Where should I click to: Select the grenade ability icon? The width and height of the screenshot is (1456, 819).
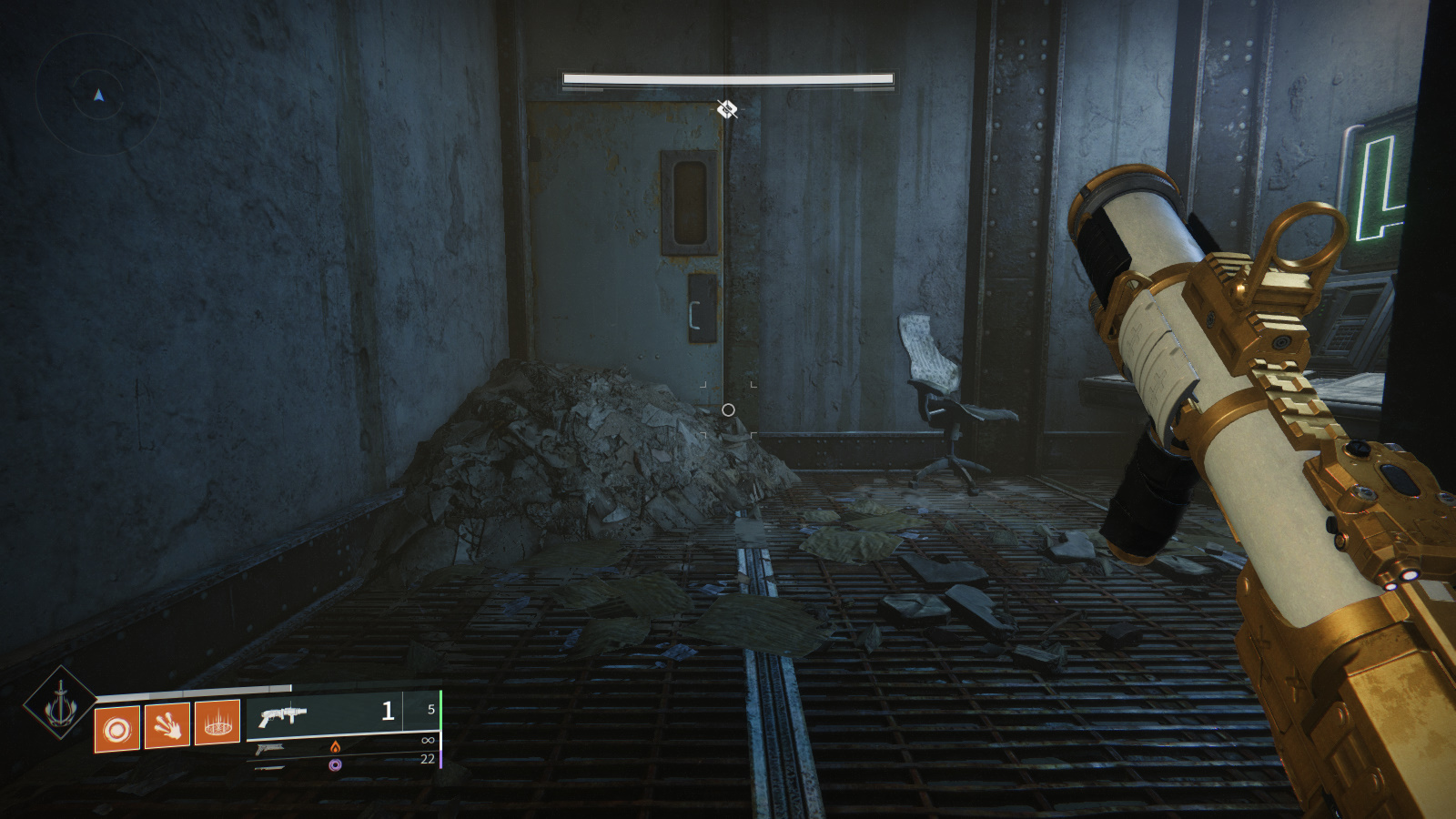(117, 729)
